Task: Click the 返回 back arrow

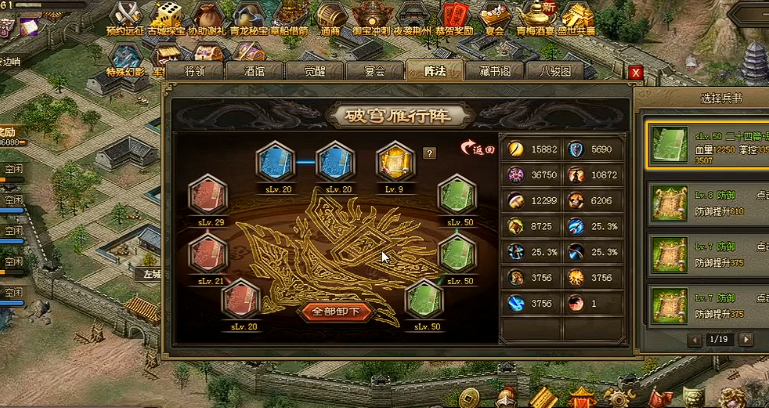Action: pos(476,149)
